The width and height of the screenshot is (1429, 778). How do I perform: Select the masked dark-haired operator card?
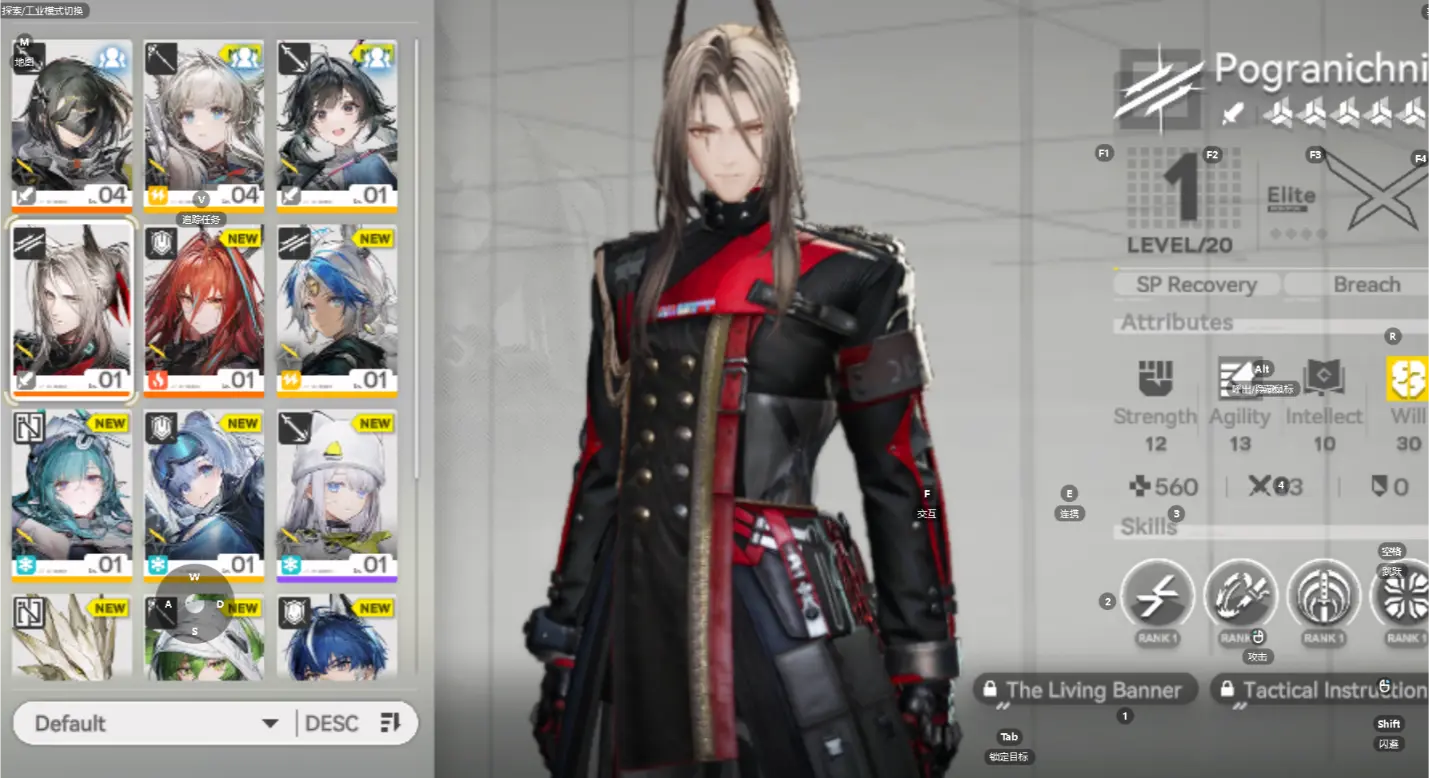tap(71, 125)
